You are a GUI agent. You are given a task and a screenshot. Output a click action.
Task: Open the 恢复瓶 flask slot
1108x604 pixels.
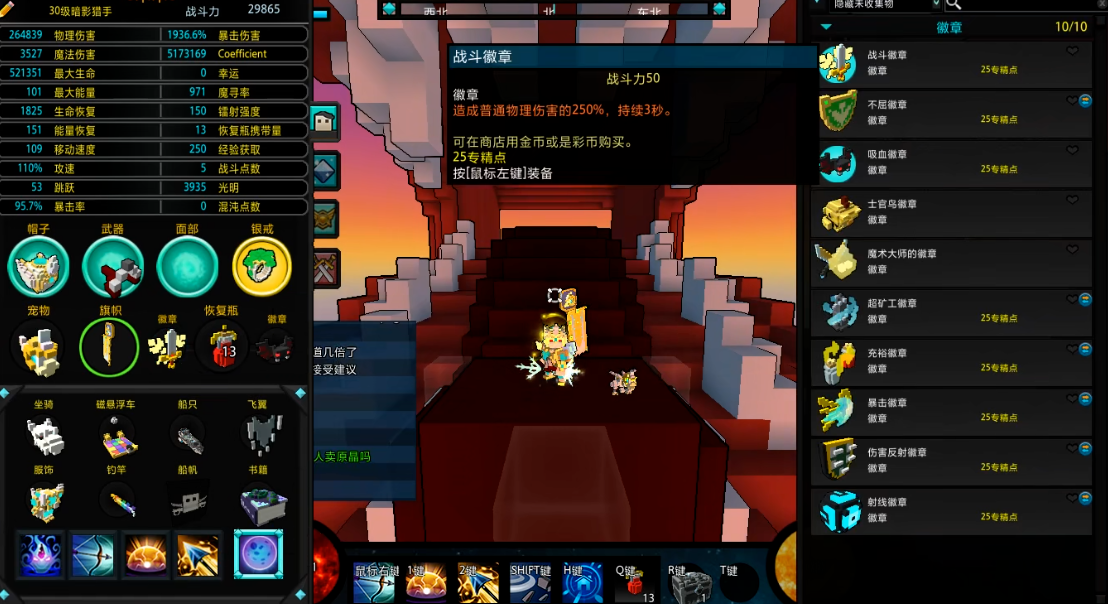tap(223, 346)
